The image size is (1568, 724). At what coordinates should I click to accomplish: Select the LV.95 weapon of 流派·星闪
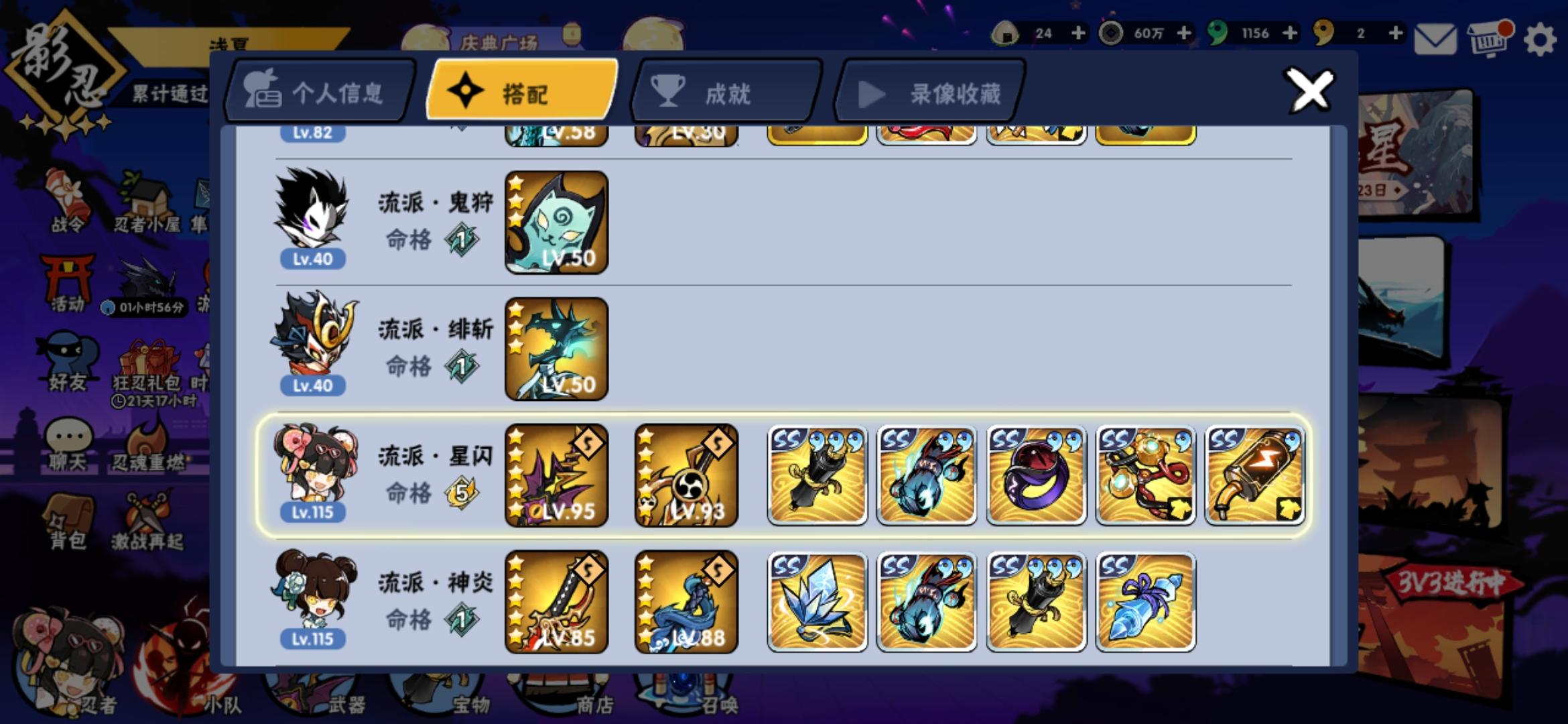point(555,474)
